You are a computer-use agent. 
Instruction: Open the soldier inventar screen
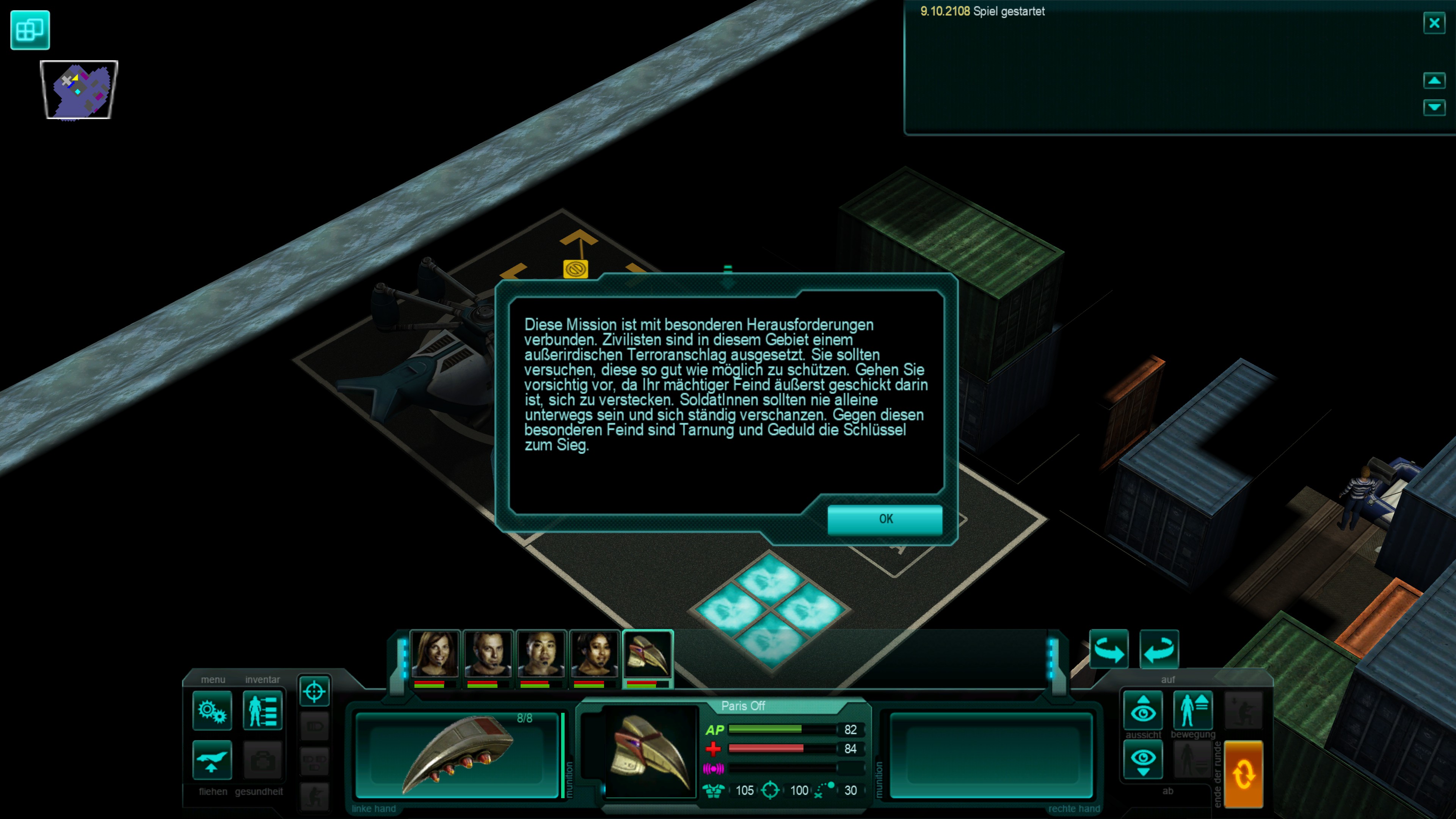point(263,711)
